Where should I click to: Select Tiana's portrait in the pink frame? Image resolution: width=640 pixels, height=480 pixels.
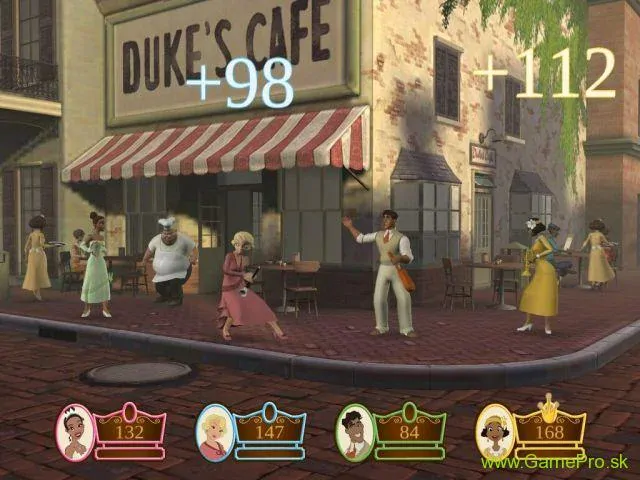[76, 431]
